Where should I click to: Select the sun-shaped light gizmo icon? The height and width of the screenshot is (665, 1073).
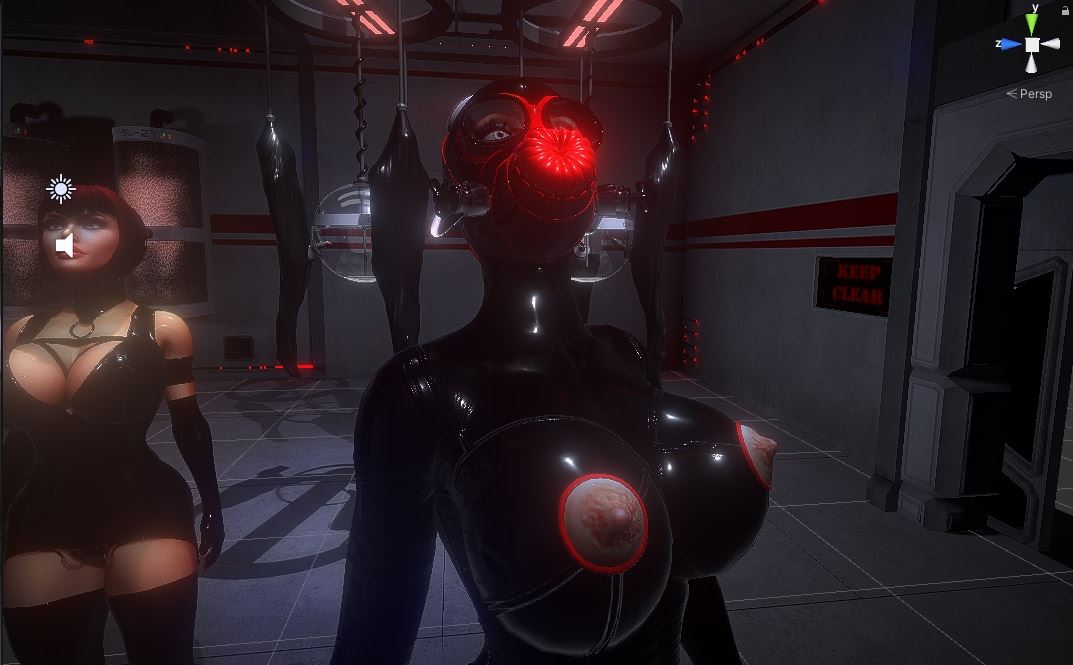pos(61,189)
